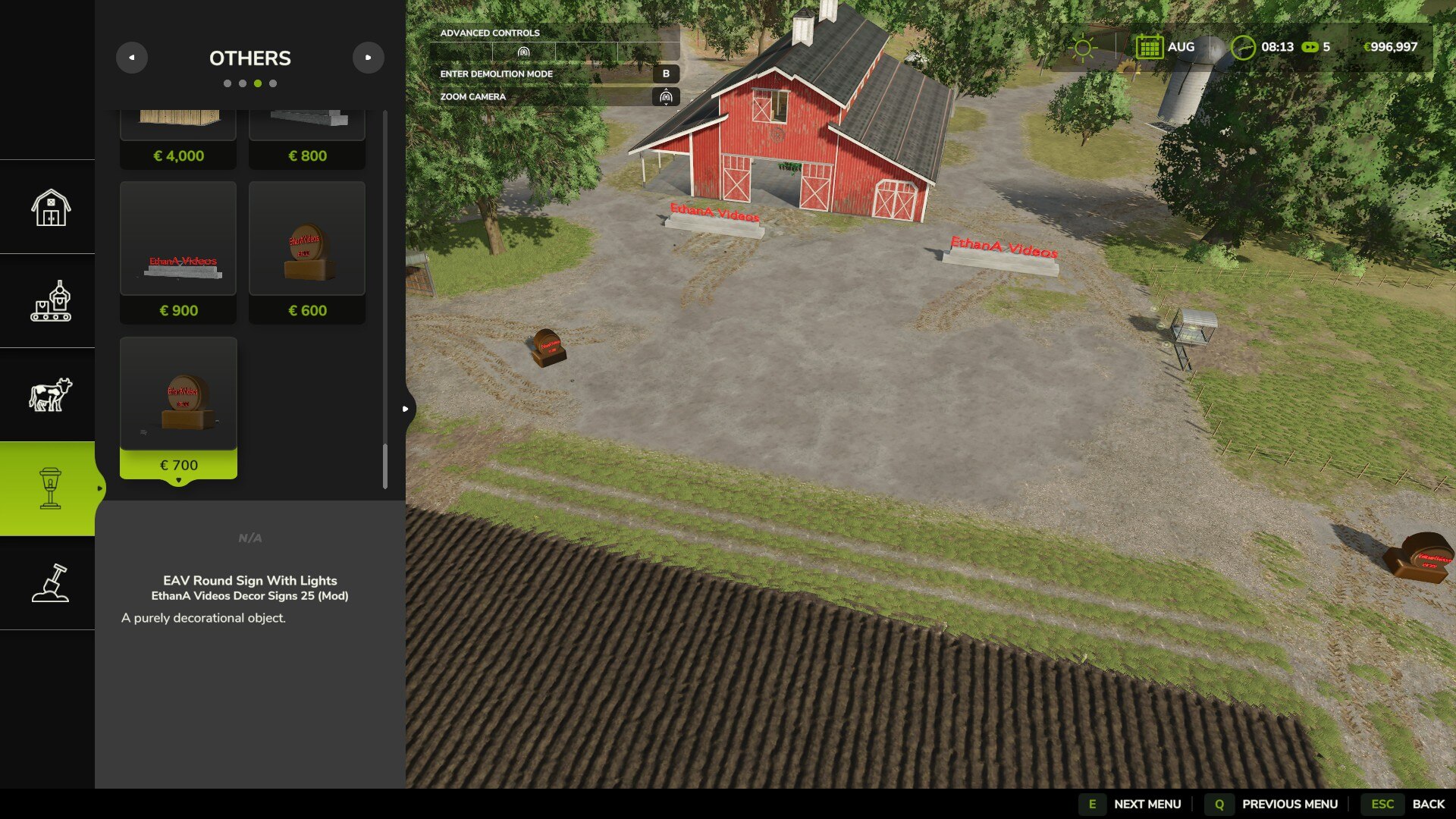The image size is (1456, 819).
Task: Click the item list scrollbar
Action: tap(385, 466)
